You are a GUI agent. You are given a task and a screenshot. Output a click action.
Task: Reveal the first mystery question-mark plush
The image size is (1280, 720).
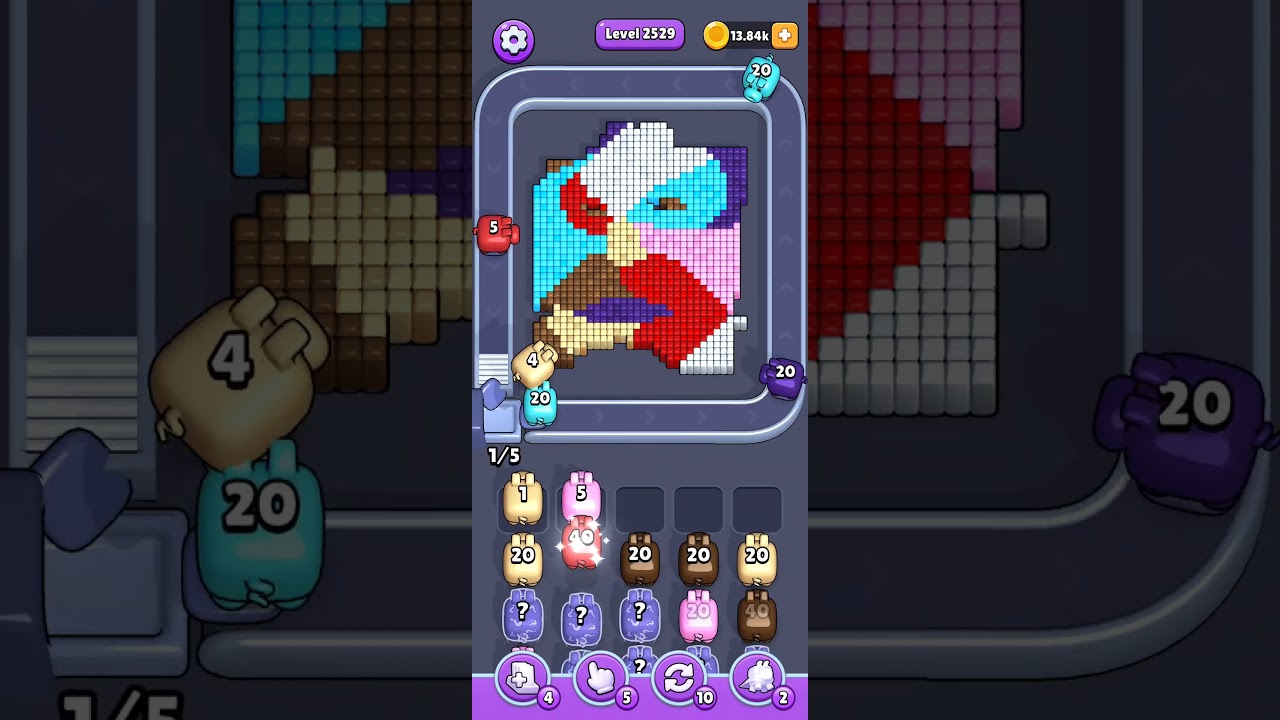click(522, 617)
